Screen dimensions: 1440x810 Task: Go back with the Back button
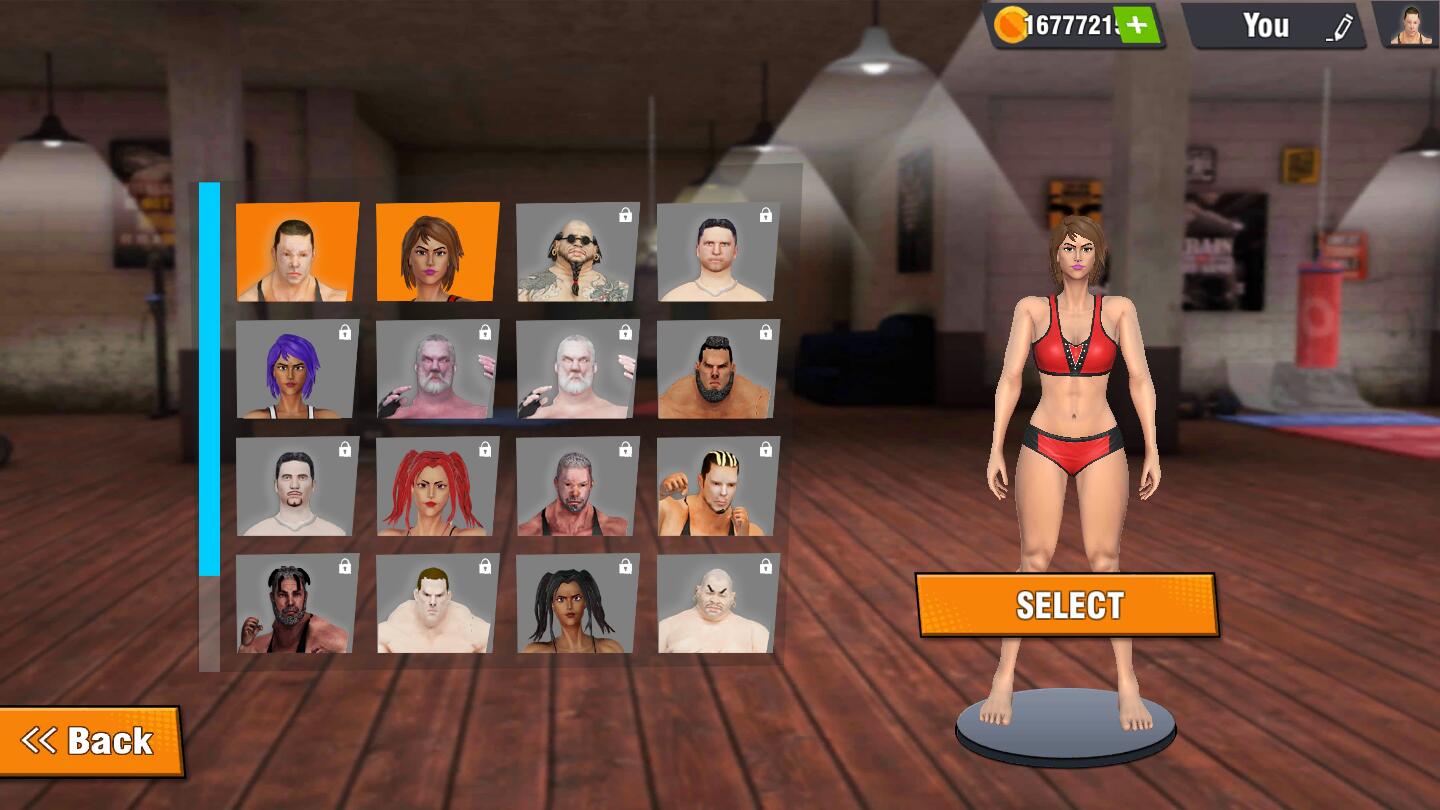click(x=90, y=741)
